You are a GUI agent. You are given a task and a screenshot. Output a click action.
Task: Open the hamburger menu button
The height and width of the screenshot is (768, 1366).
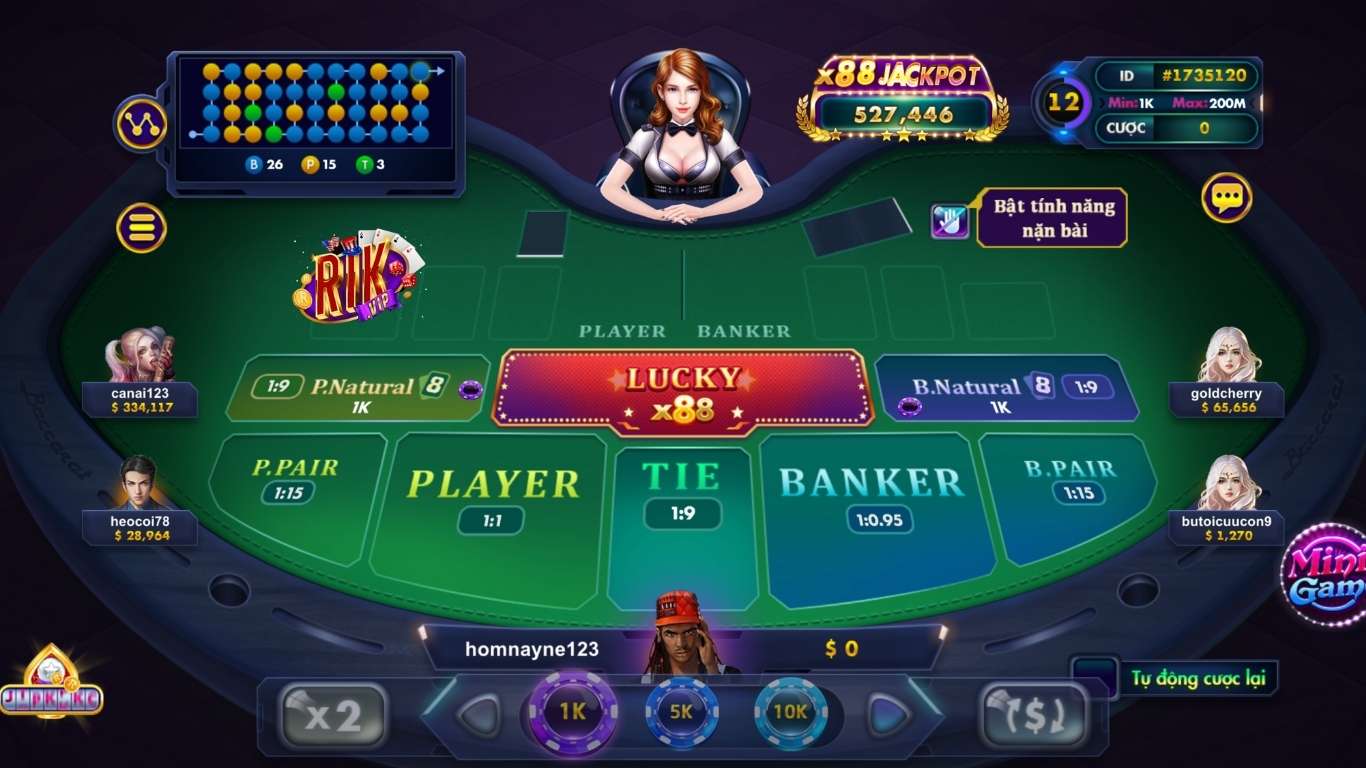(x=141, y=228)
